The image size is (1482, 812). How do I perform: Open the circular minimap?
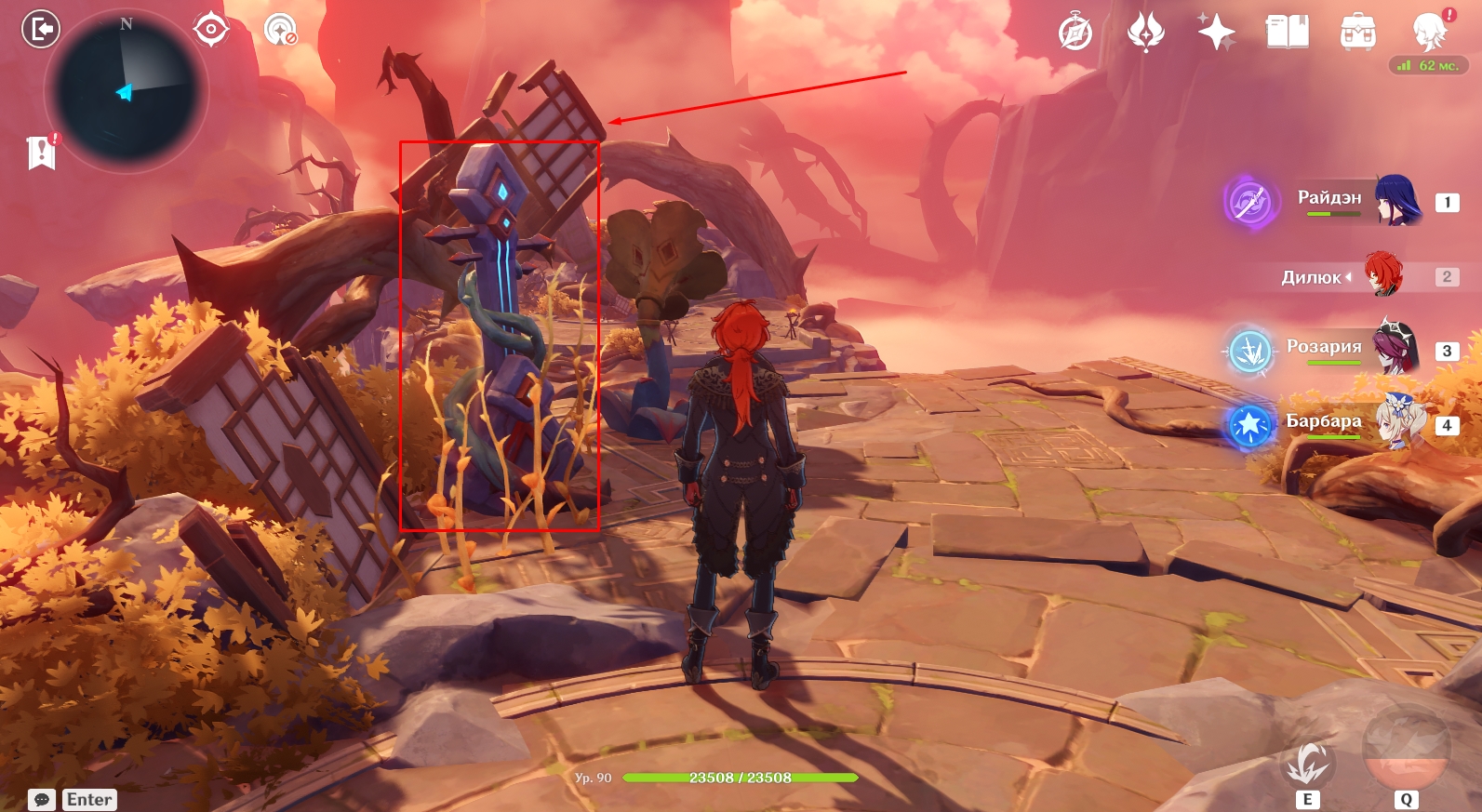[x=127, y=92]
